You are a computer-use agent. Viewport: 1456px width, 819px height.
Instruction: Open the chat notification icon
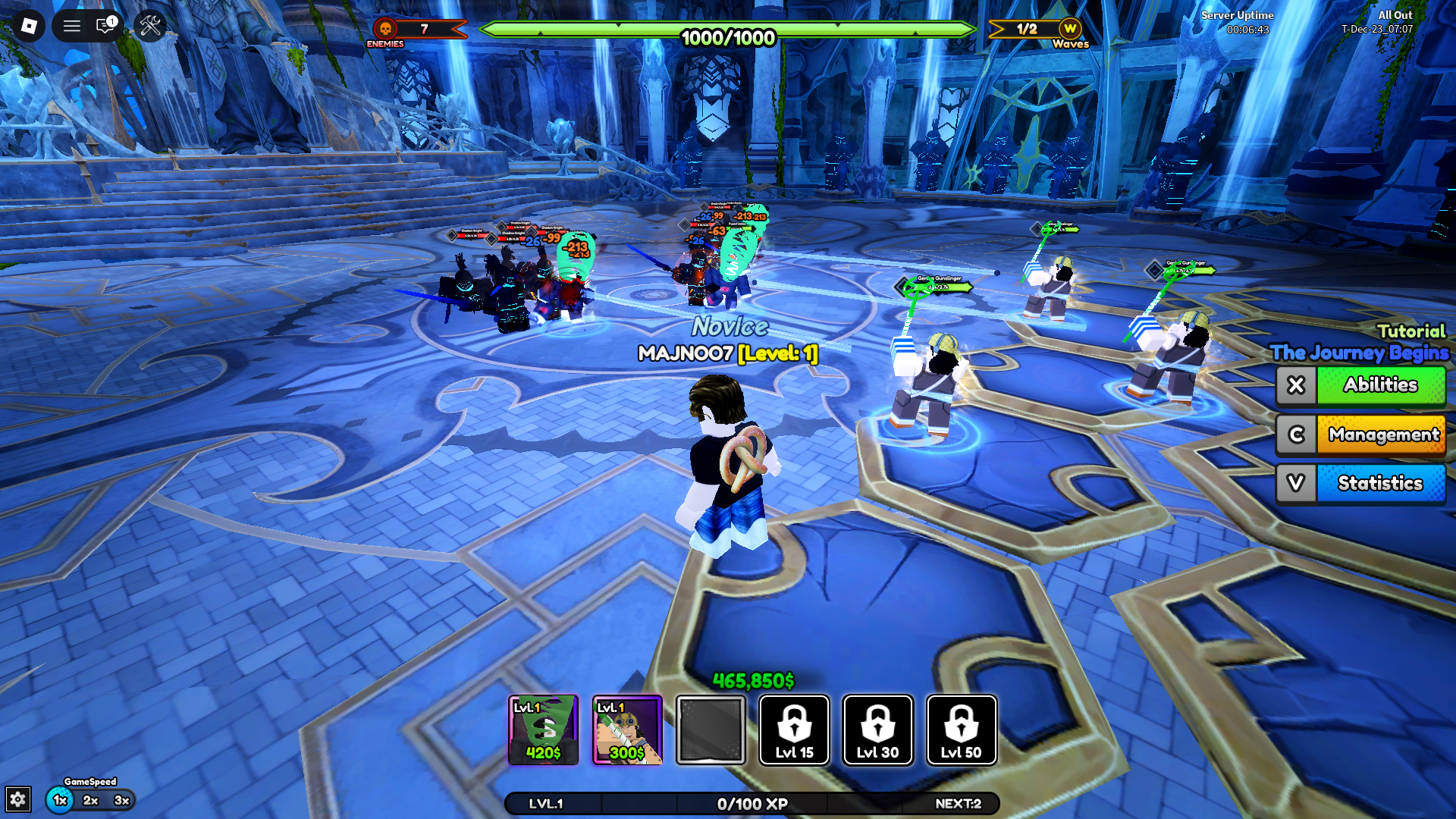[105, 25]
